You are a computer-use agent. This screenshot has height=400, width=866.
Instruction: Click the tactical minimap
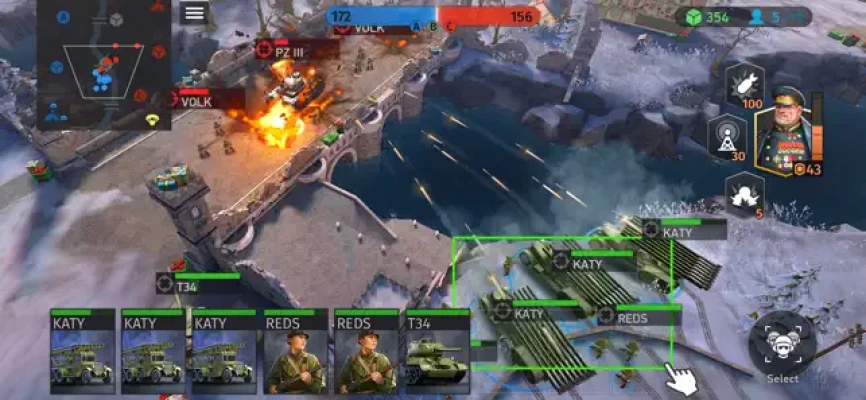[x=103, y=65]
